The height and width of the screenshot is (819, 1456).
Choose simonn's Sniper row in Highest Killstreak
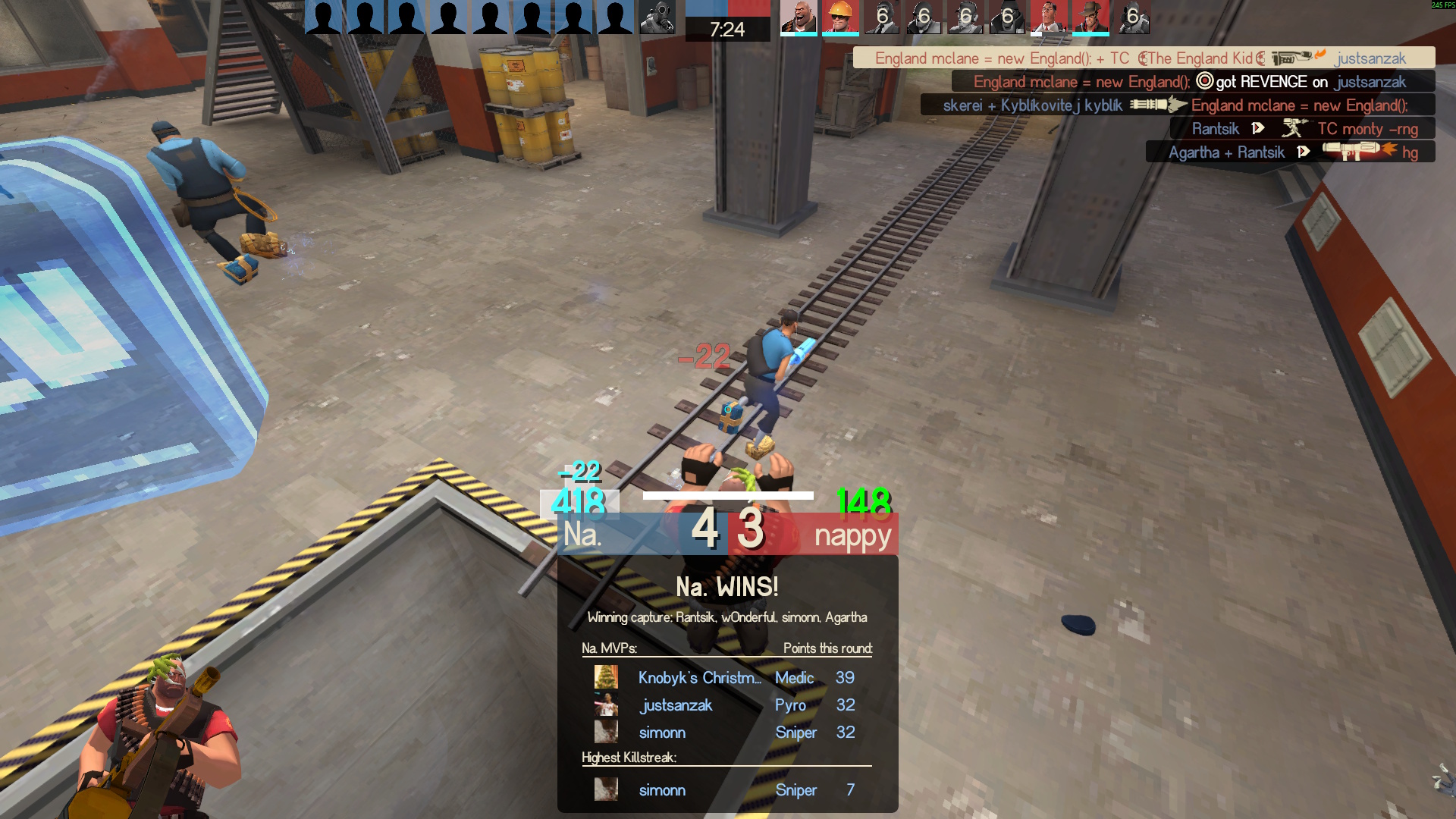(726, 790)
